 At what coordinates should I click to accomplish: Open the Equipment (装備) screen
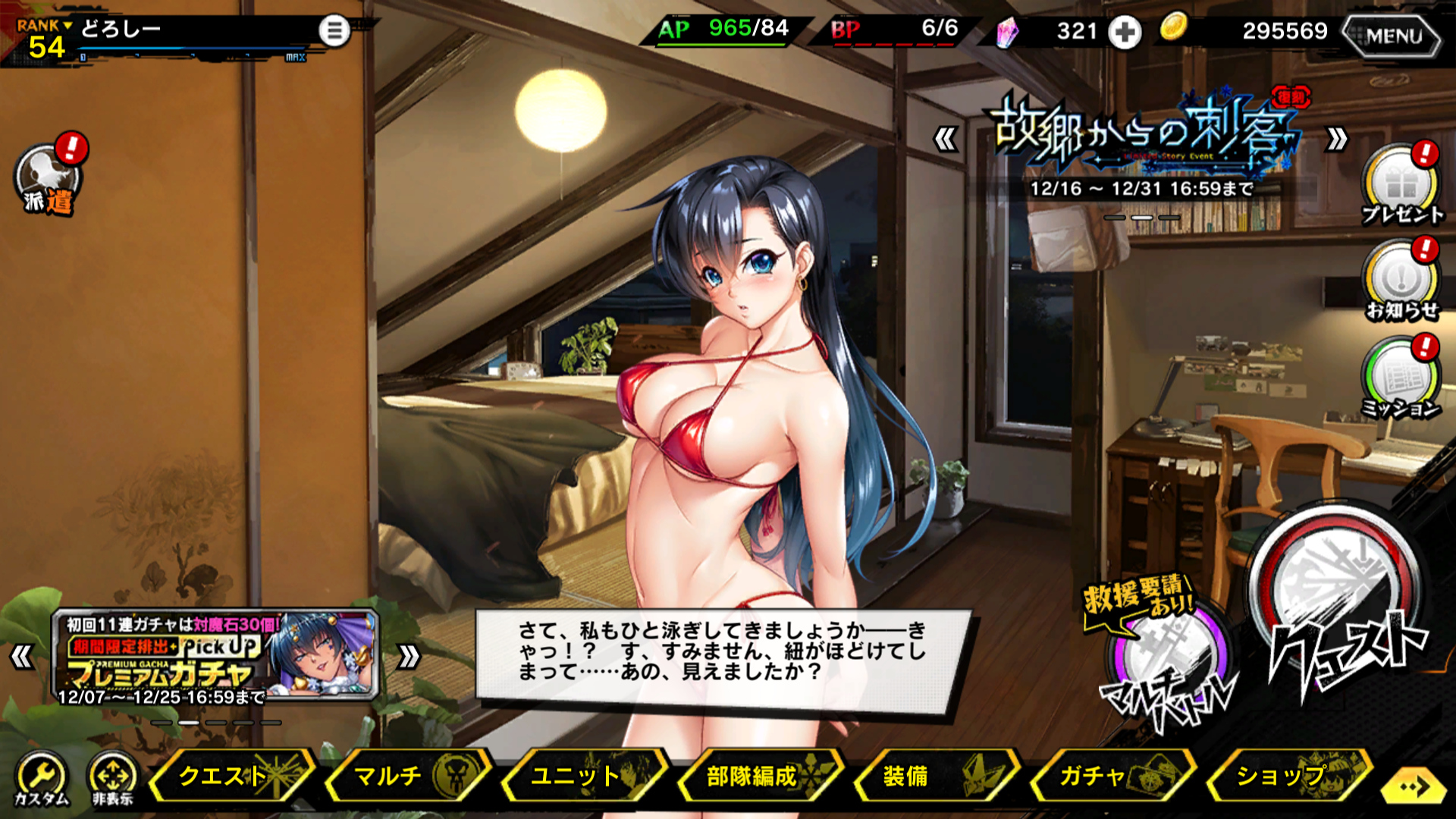click(937, 776)
